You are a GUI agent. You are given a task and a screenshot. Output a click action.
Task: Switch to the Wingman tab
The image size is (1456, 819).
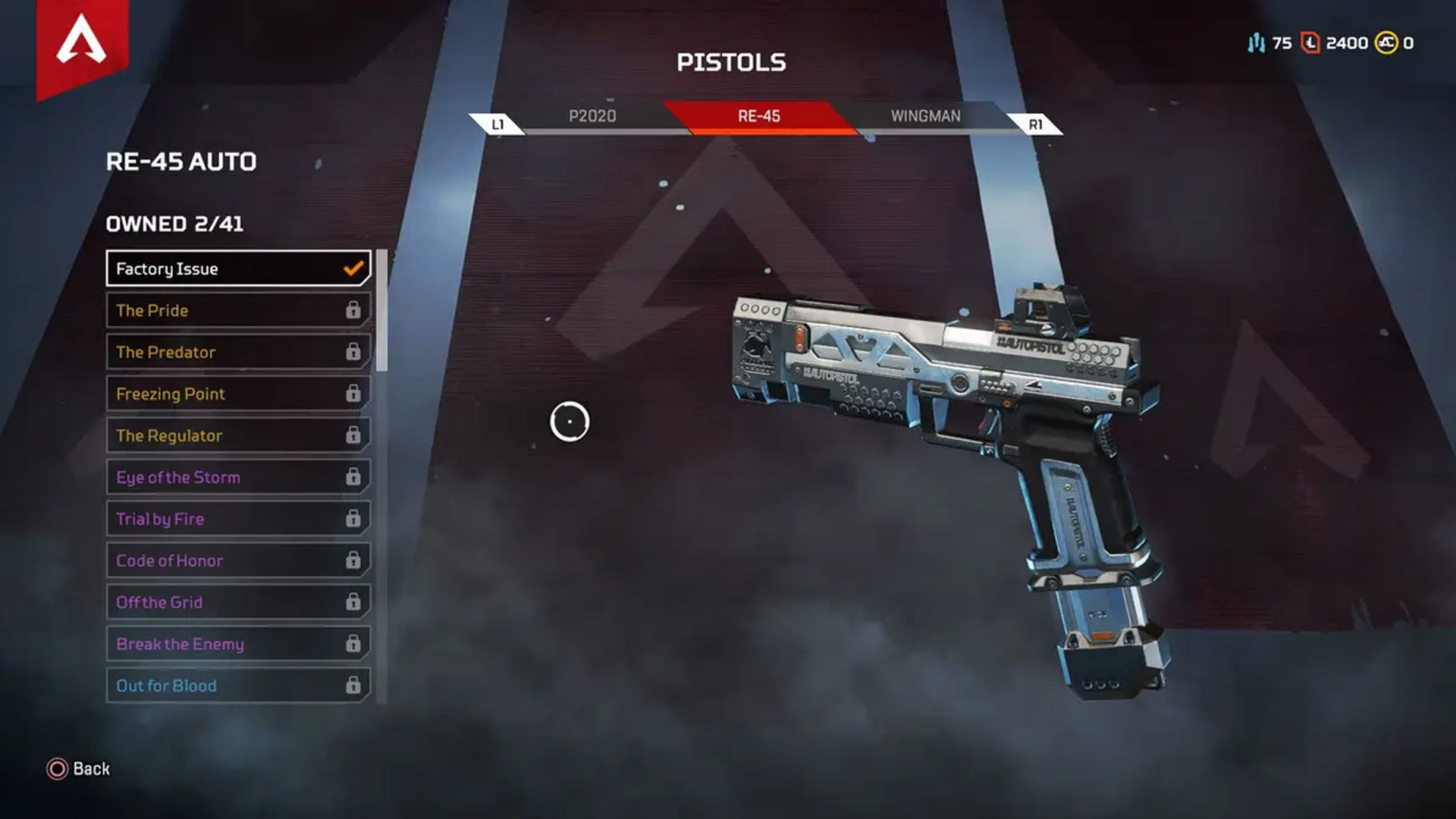(x=925, y=116)
